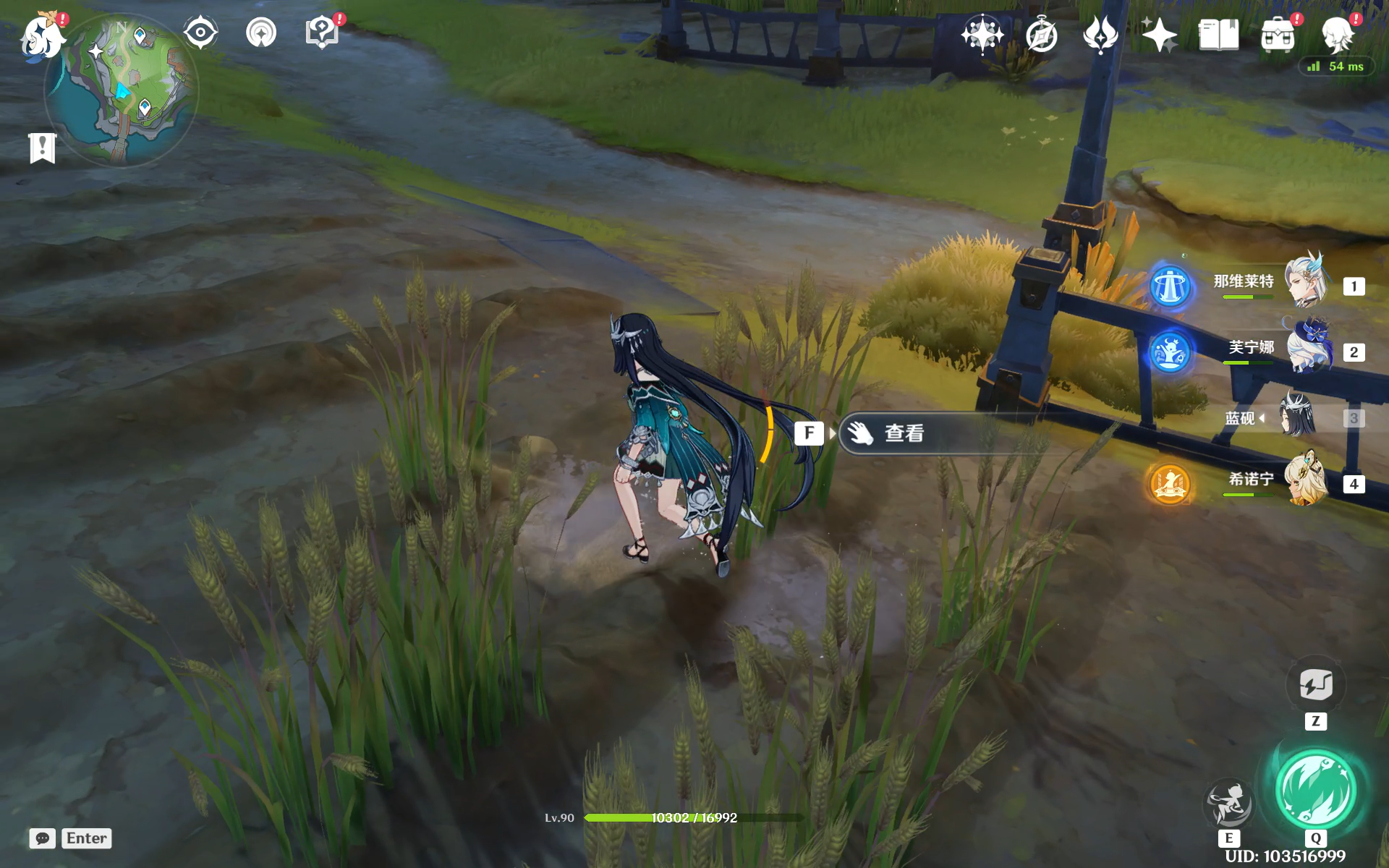Open the Paimon menu icon
Image resolution: width=1389 pixels, height=868 pixels.
(x=42, y=36)
